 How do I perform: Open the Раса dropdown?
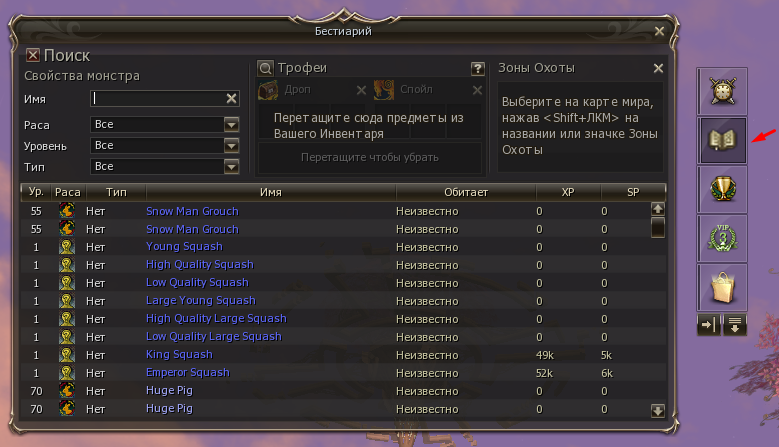pos(231,125)
